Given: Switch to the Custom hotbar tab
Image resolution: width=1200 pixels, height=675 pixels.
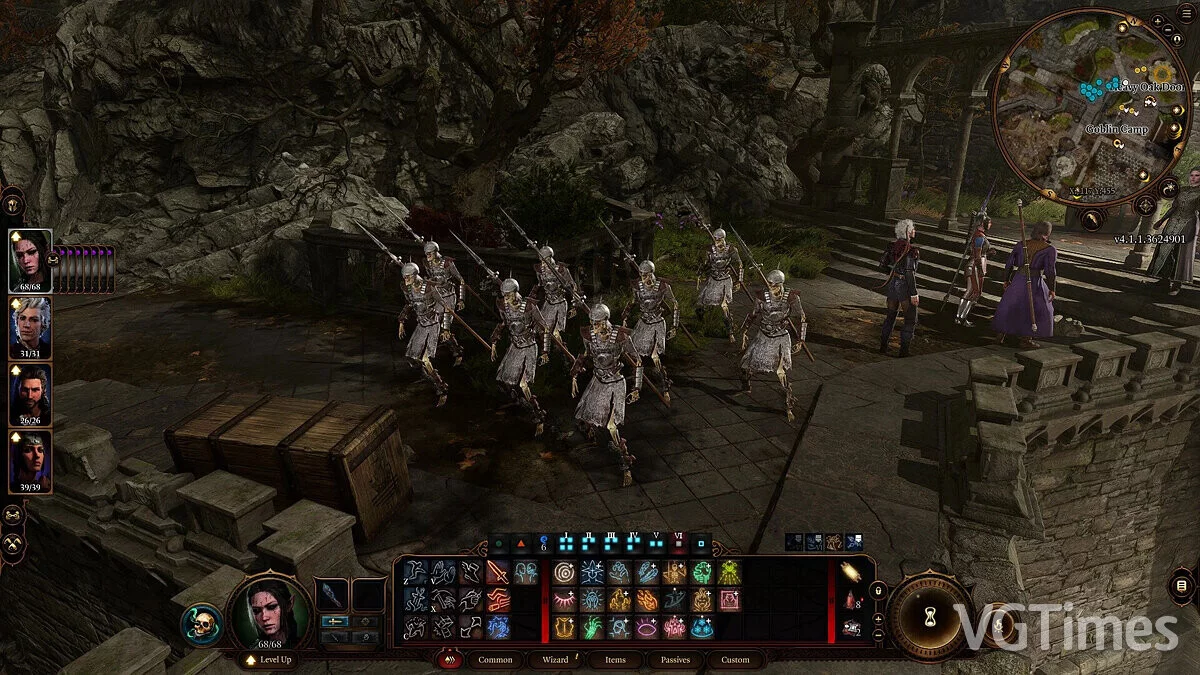Looking at the screenshot, I should tap(735, 660).
